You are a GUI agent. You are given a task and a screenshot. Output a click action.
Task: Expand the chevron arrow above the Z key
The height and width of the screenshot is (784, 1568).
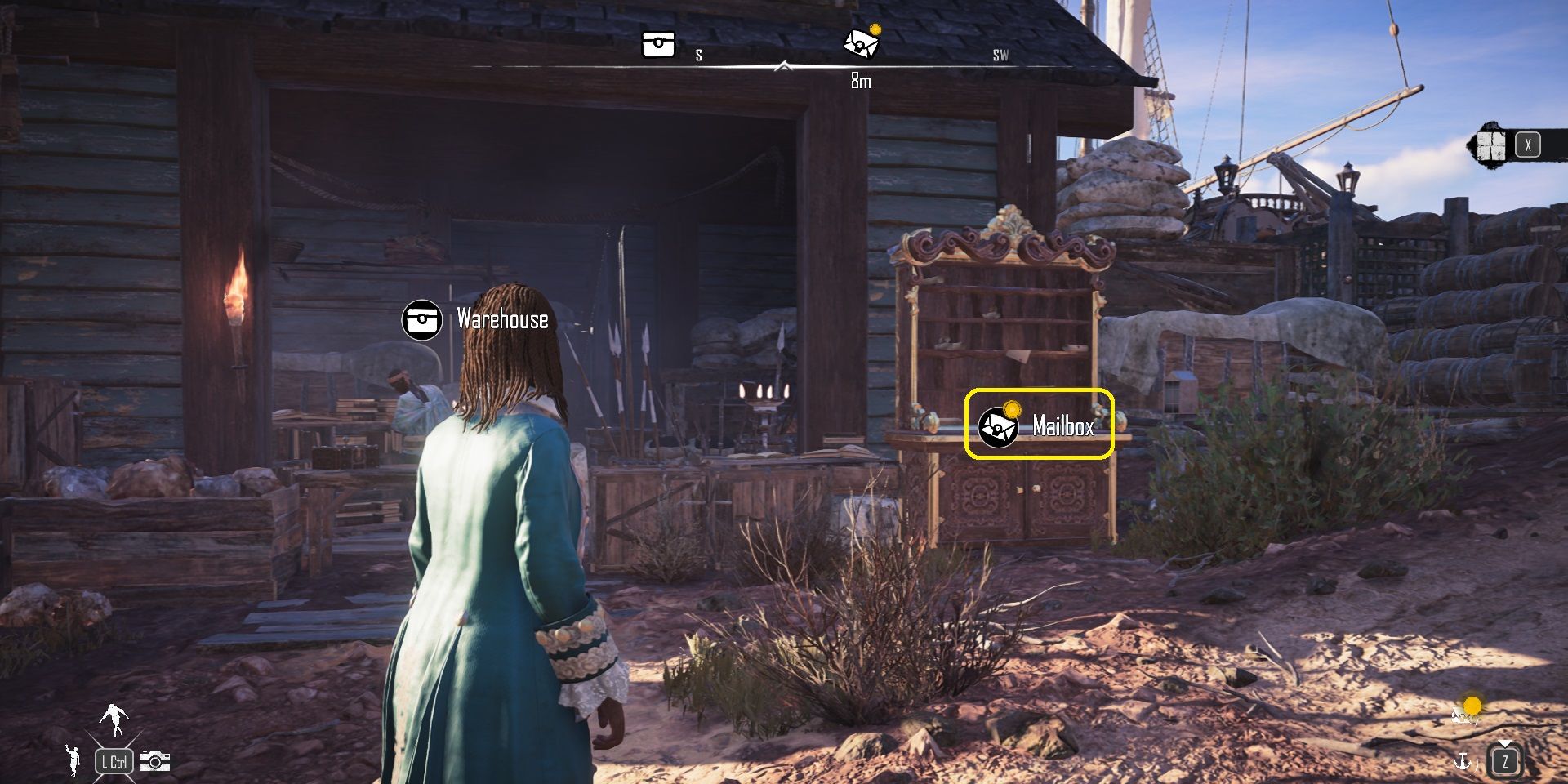[1505, 742]
